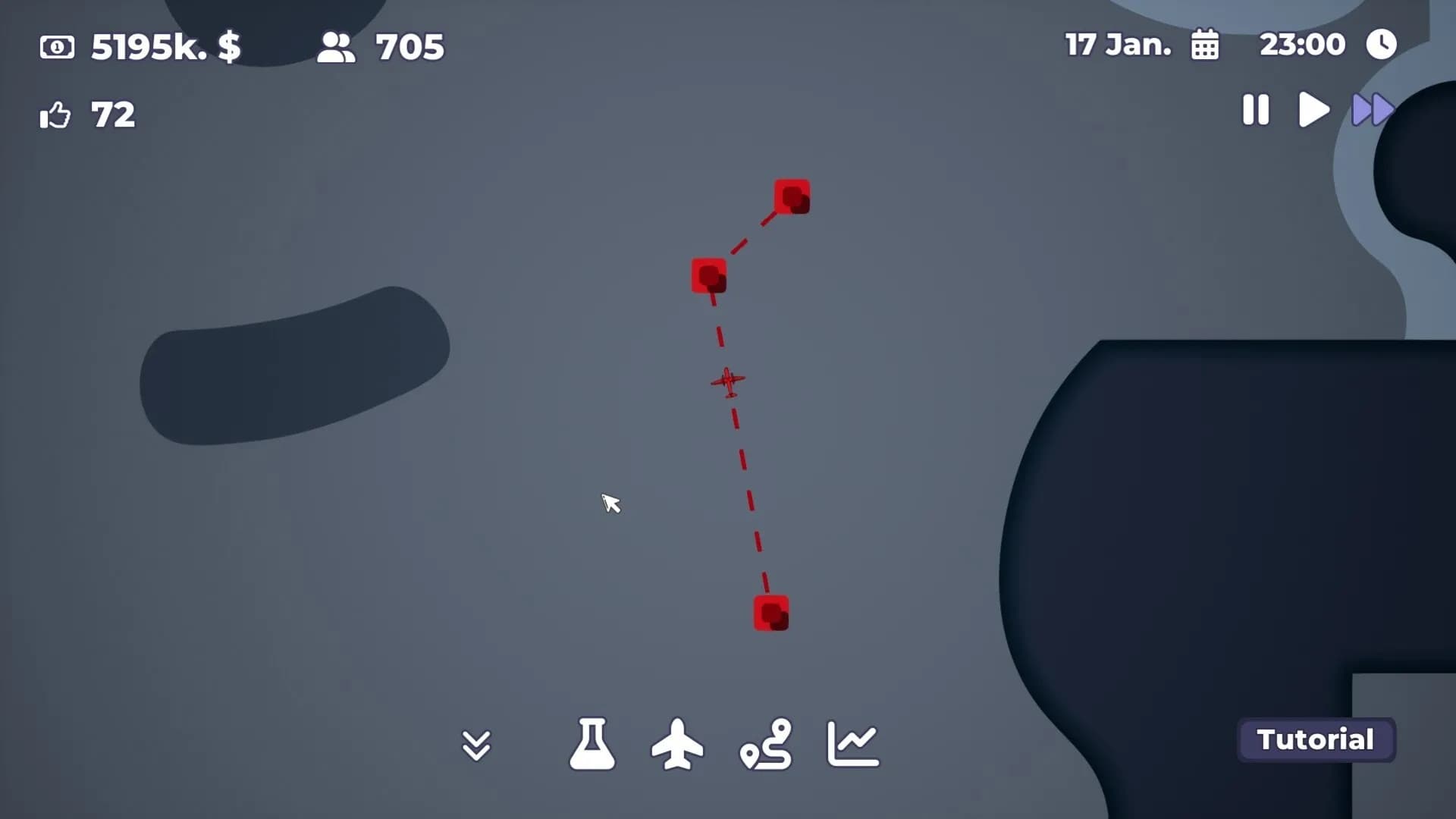This screenshot has height=819, width=1456.
Task: Open the Tutorial panel
Action: (x=1316, y=739)
